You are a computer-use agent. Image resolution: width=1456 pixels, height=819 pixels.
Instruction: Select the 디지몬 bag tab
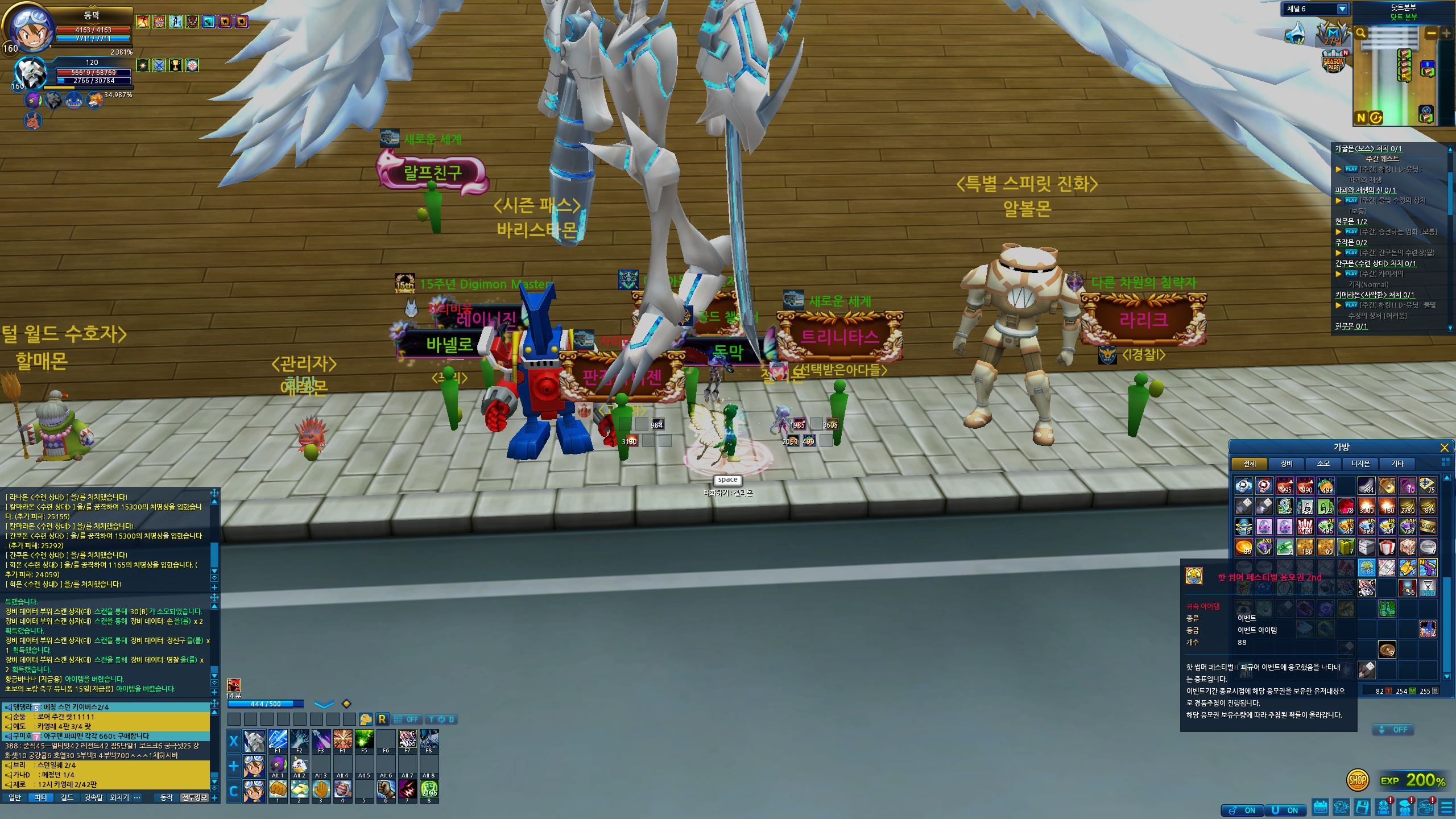click(1360, 464)
